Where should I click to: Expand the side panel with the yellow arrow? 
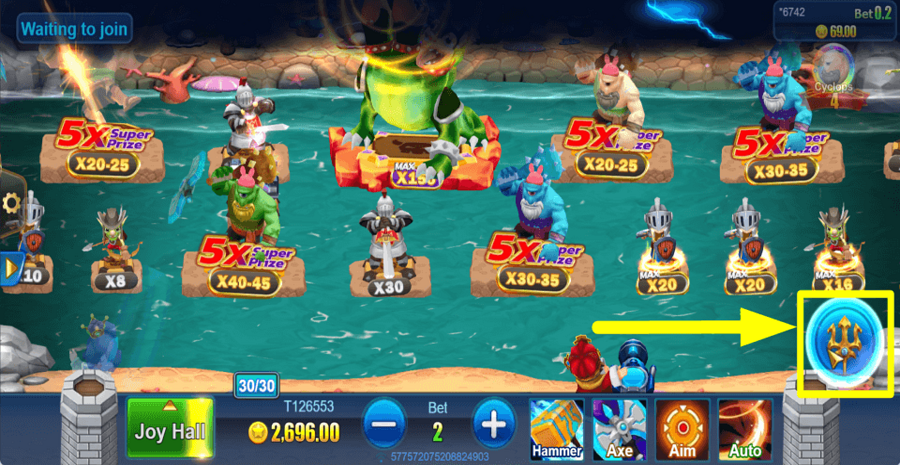[x=11, y=268]
